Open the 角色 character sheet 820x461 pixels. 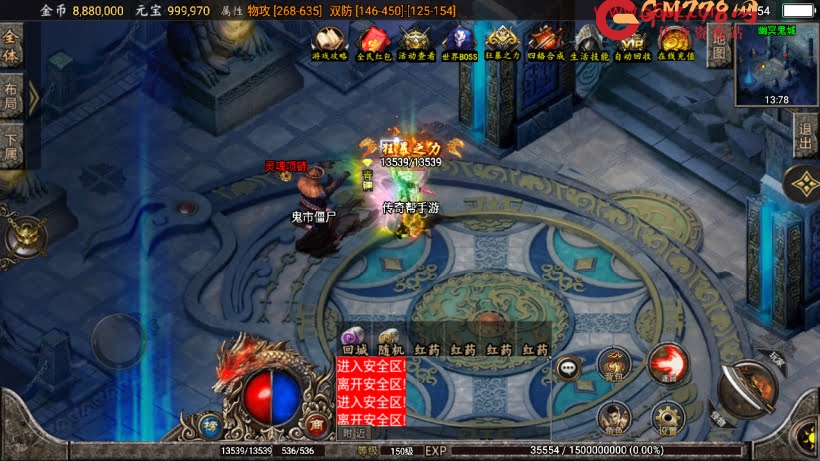coord(613,416)
